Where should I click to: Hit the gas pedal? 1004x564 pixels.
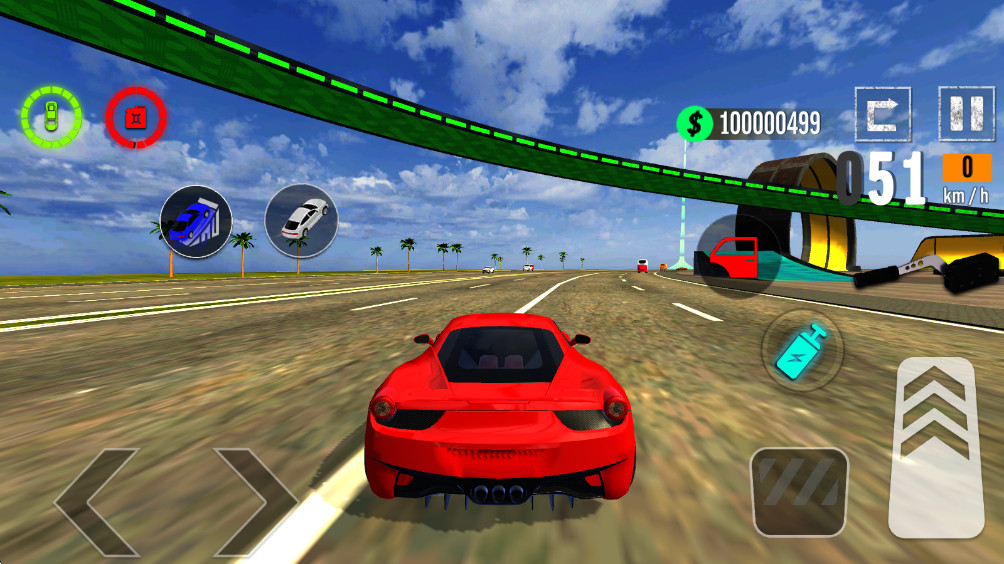coord(937,446)
